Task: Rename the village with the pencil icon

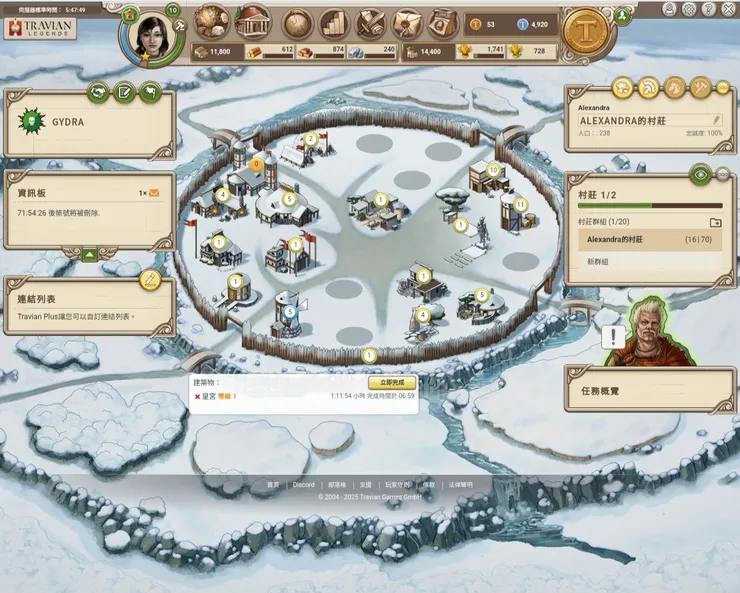Action: click(716, 120)
